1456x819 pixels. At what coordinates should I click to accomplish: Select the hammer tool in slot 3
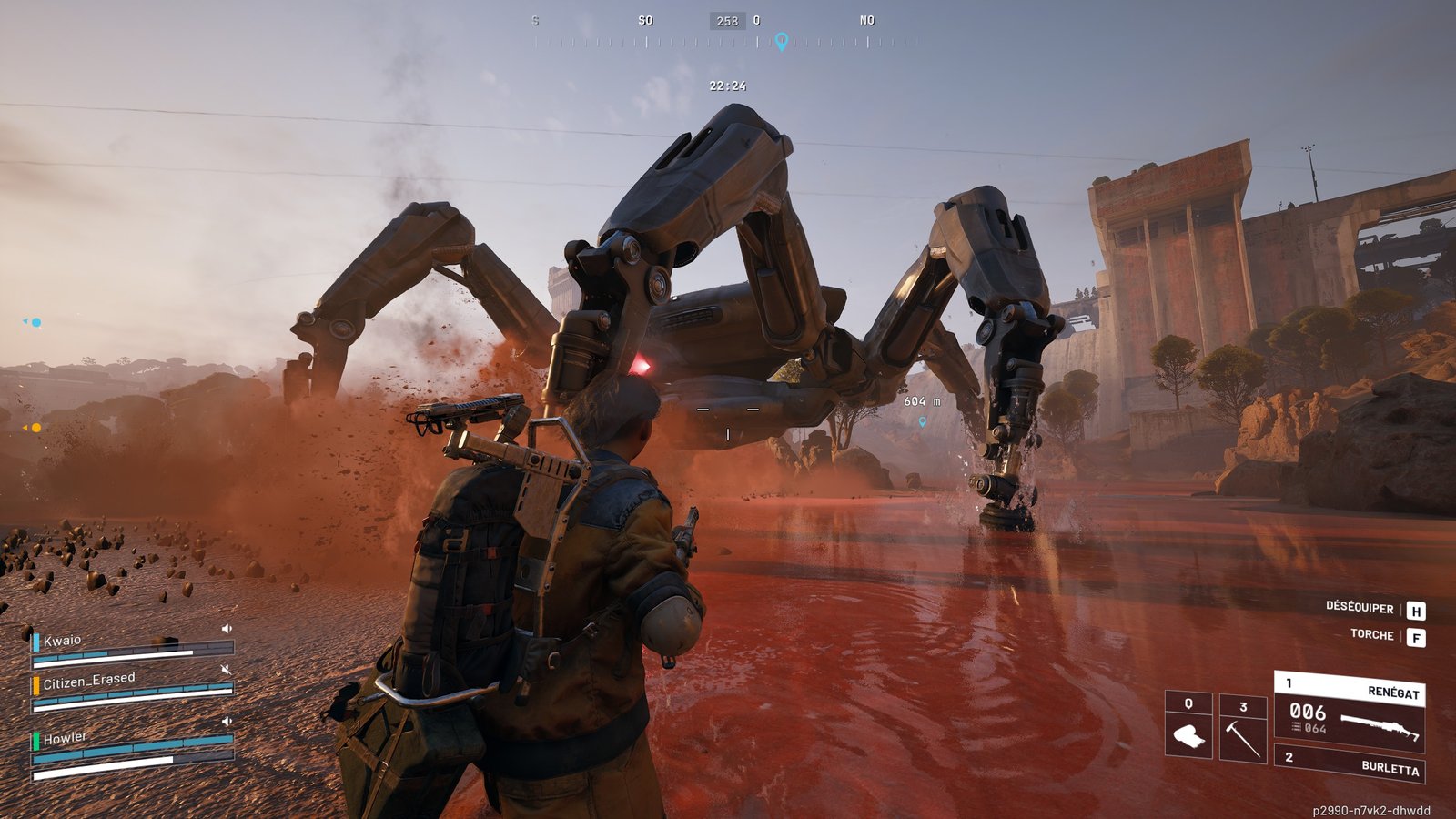(x=1242, y=727)
